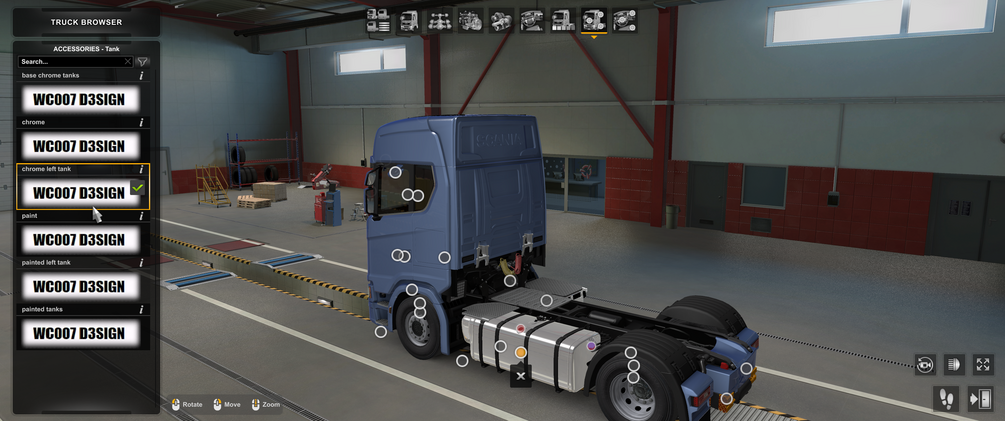
Task: Switch to the truck configuration list tab
Action: coord(378,20)
